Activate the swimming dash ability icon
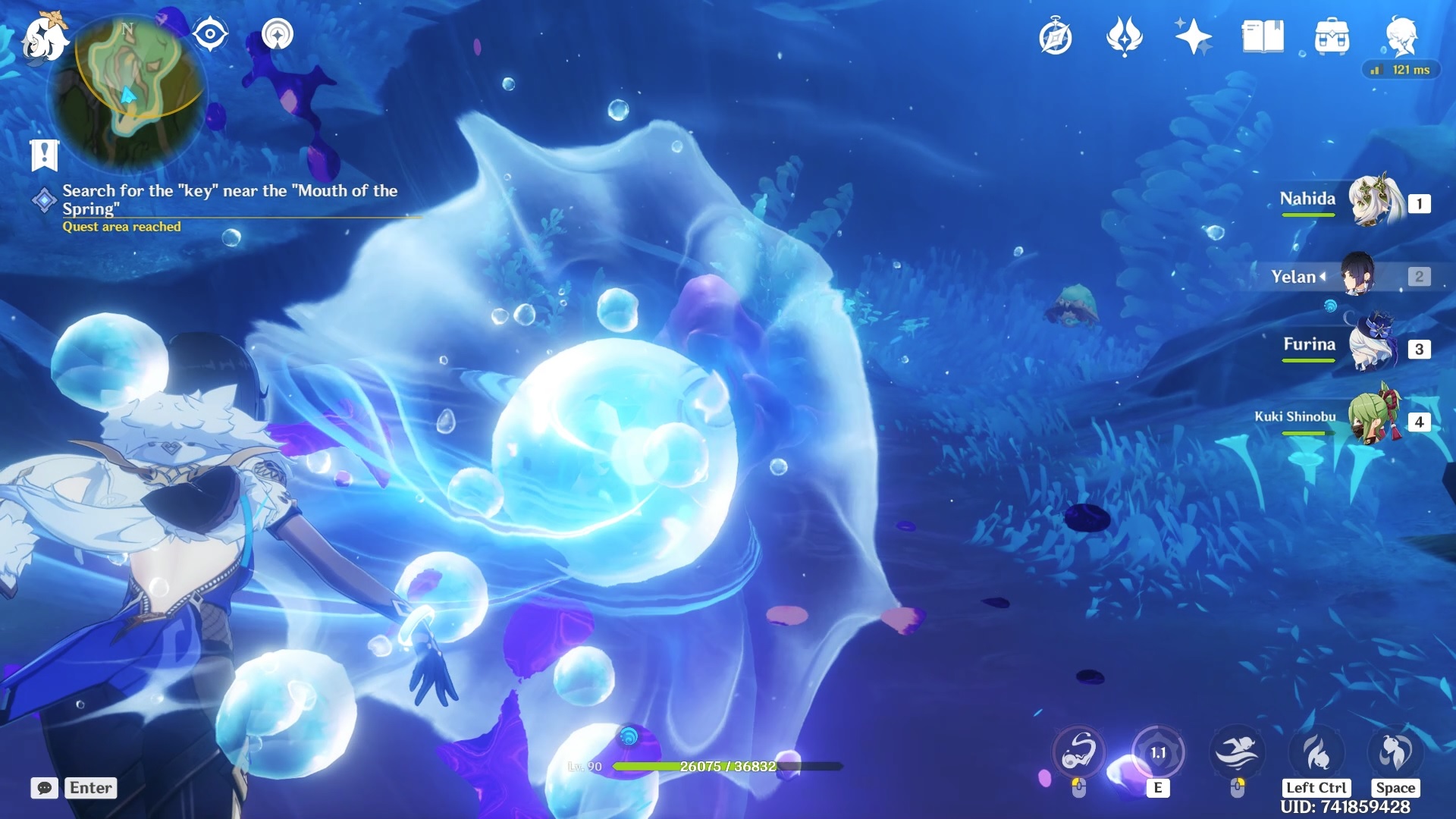Image resolution: width=1456 pixels, height=819 pixels. pos(1237,752)
